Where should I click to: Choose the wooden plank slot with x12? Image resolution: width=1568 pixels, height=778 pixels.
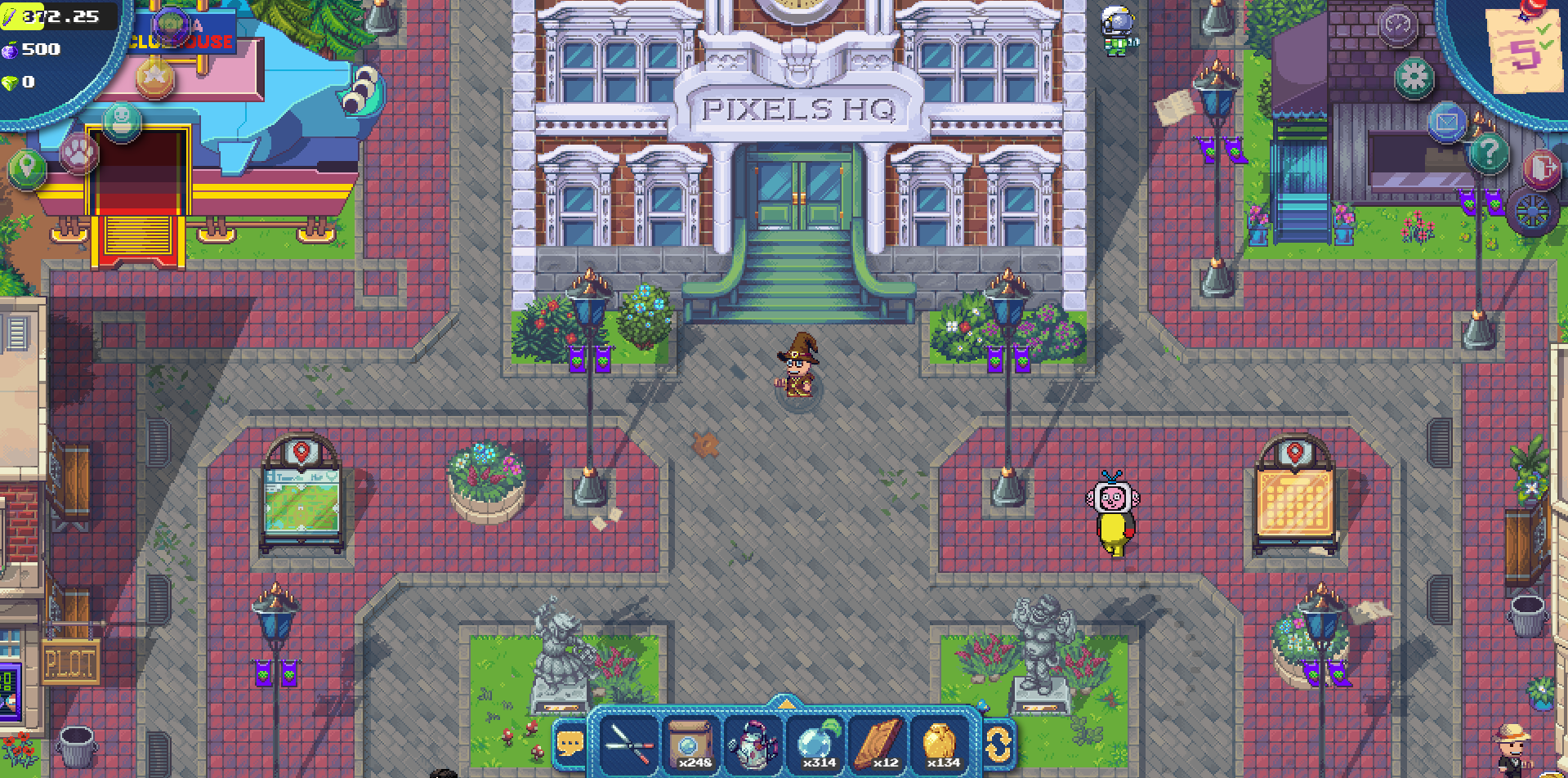pos(878,744)
